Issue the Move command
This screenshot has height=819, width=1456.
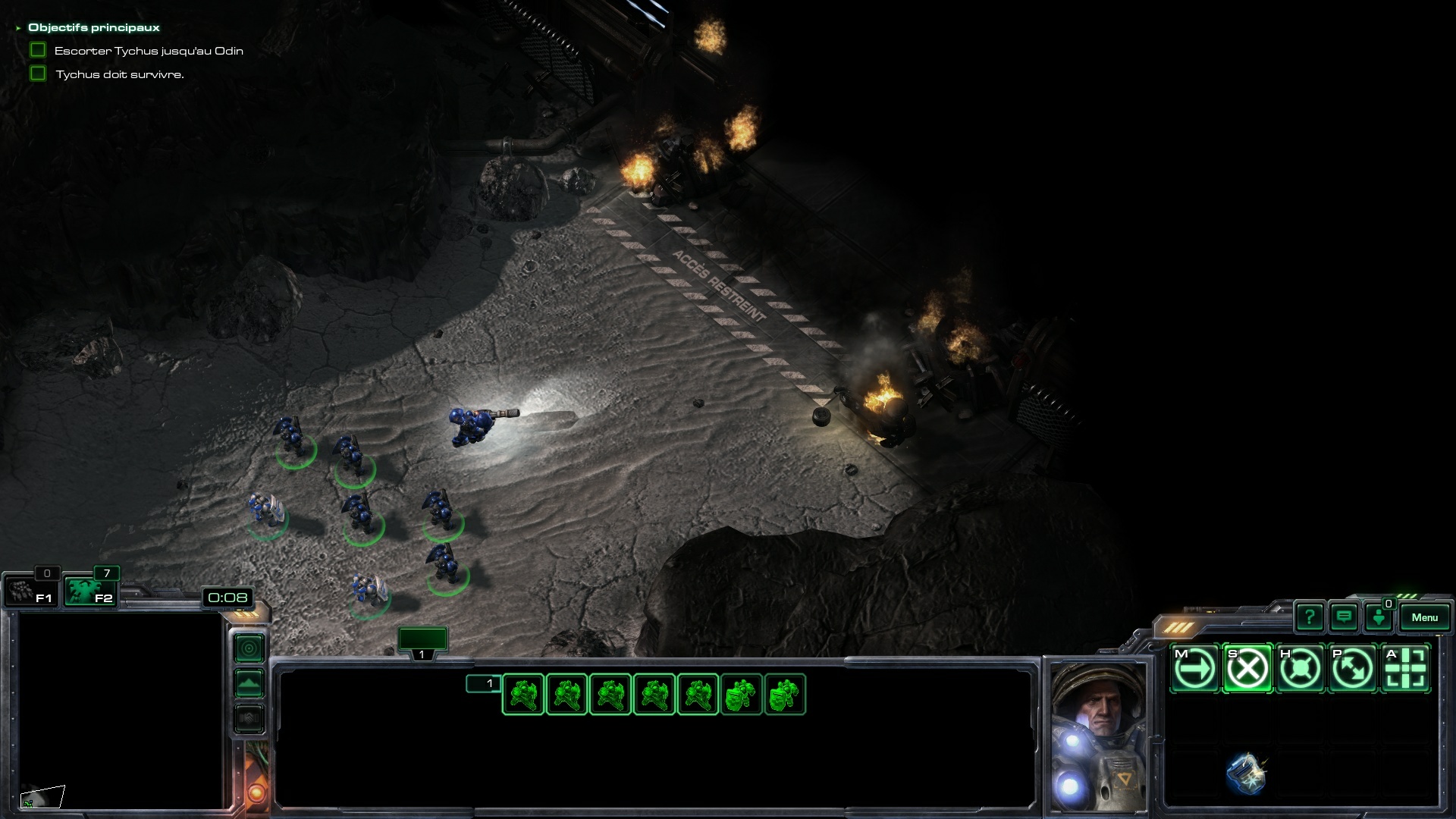pyautogui.click(x=1194, y=669)
